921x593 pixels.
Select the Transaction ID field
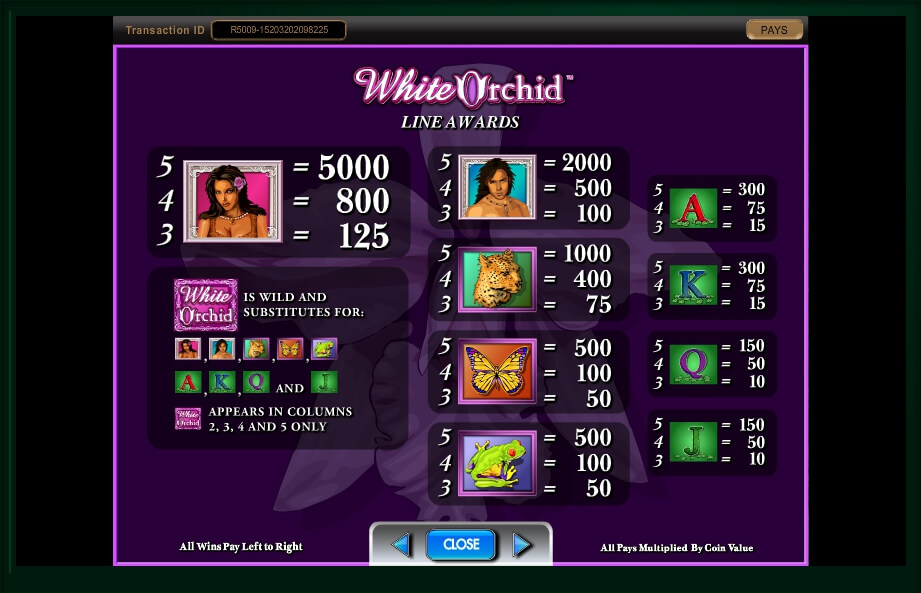279,30
